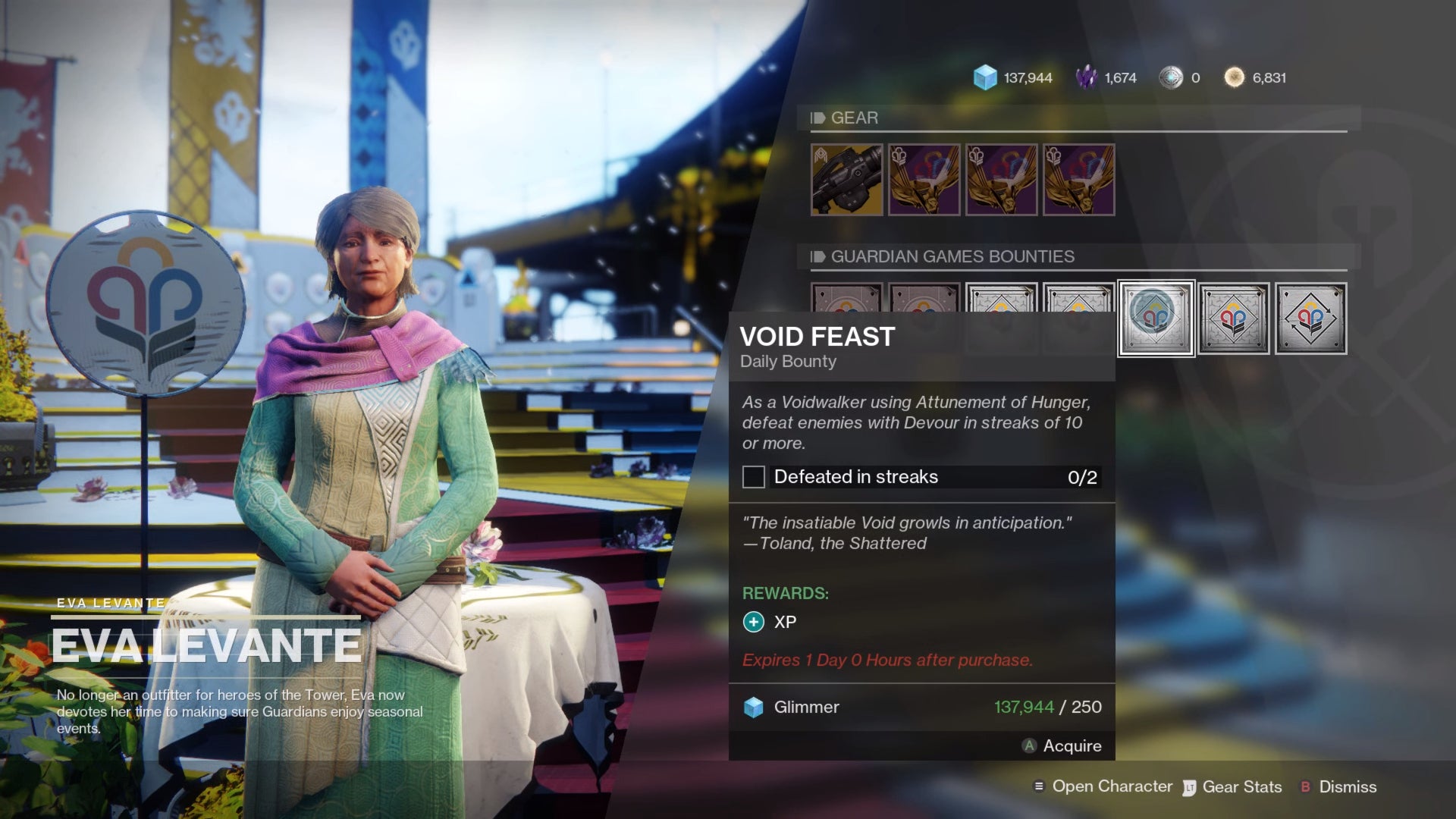Check the Defeated in streaks checkbox
The image size is (1456, 819).
click(x=753, y=477)
